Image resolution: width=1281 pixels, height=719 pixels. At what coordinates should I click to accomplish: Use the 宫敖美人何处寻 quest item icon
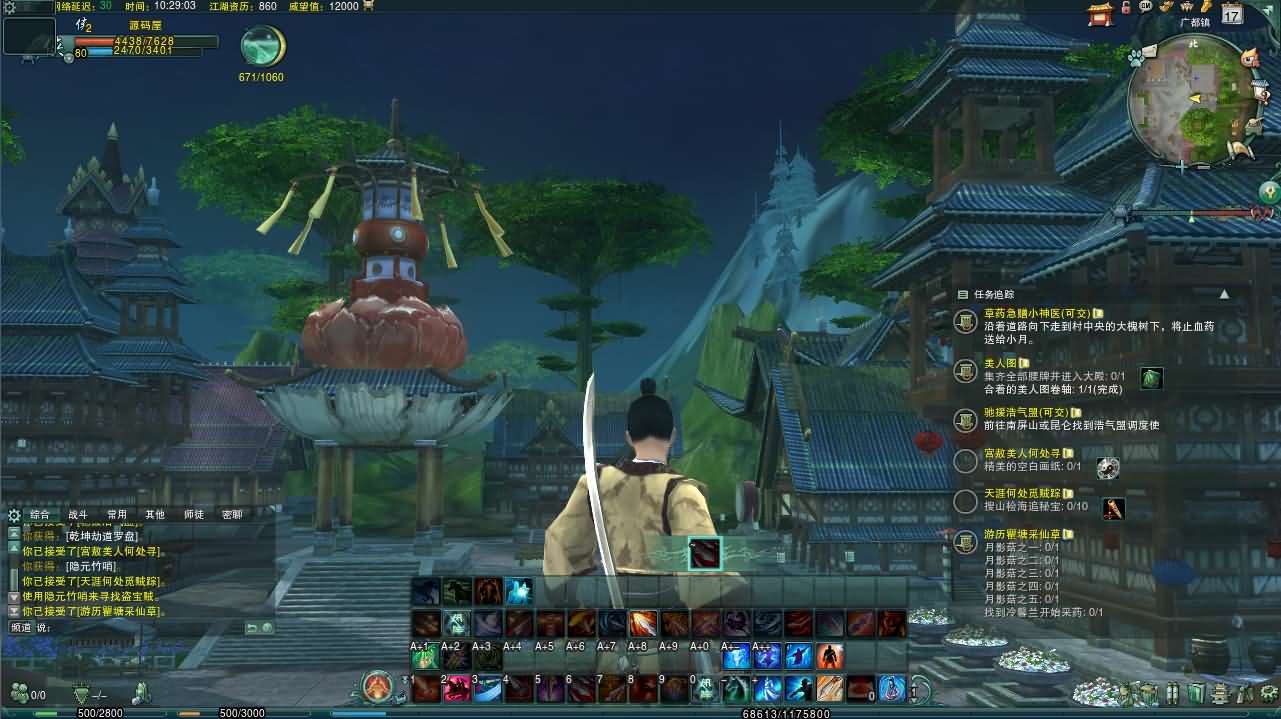tap(1107, 467)
